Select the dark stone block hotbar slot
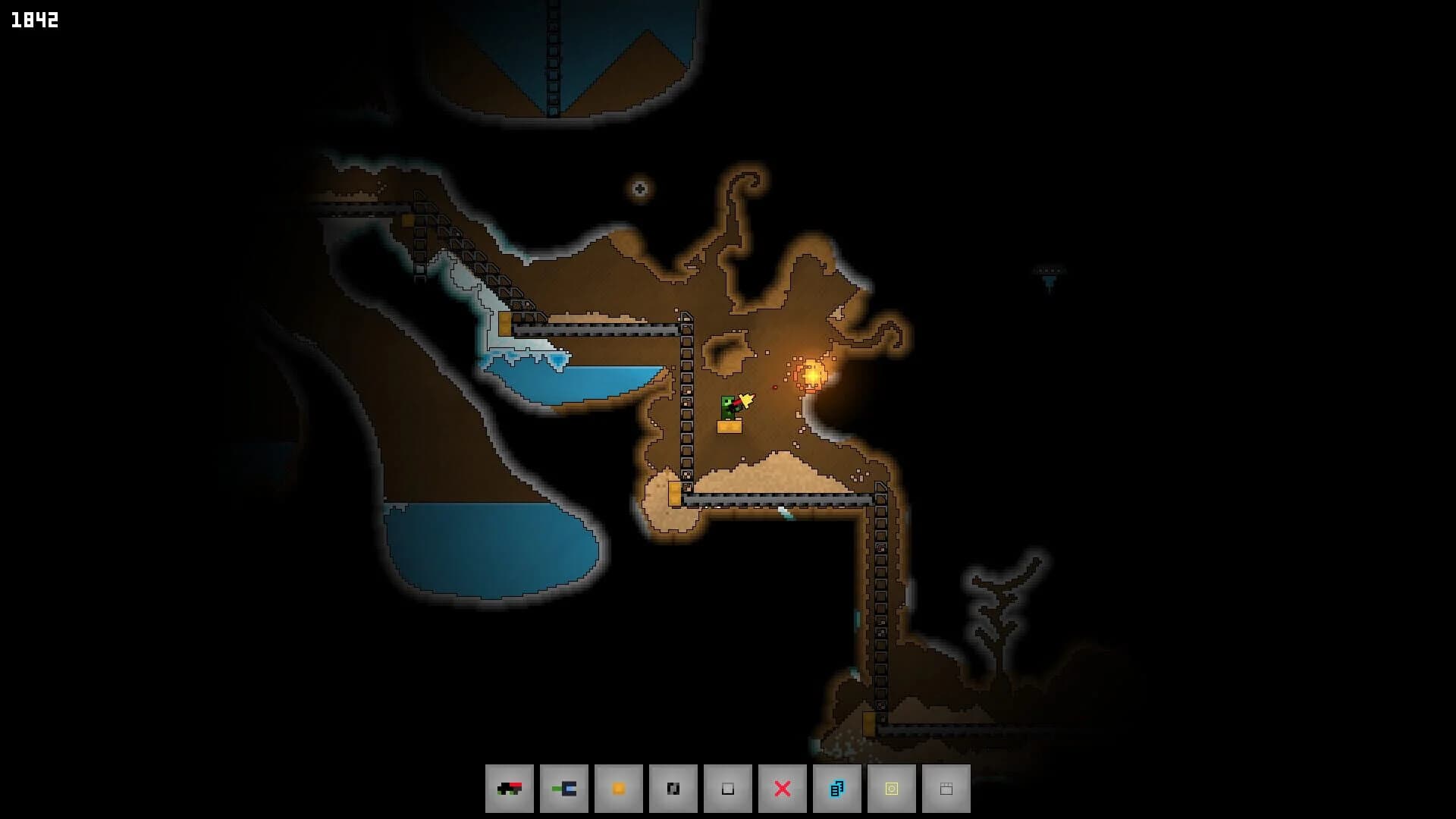The height and width of the screenshot is (819, 1456). pyautogui.click(x=673, y=788)
